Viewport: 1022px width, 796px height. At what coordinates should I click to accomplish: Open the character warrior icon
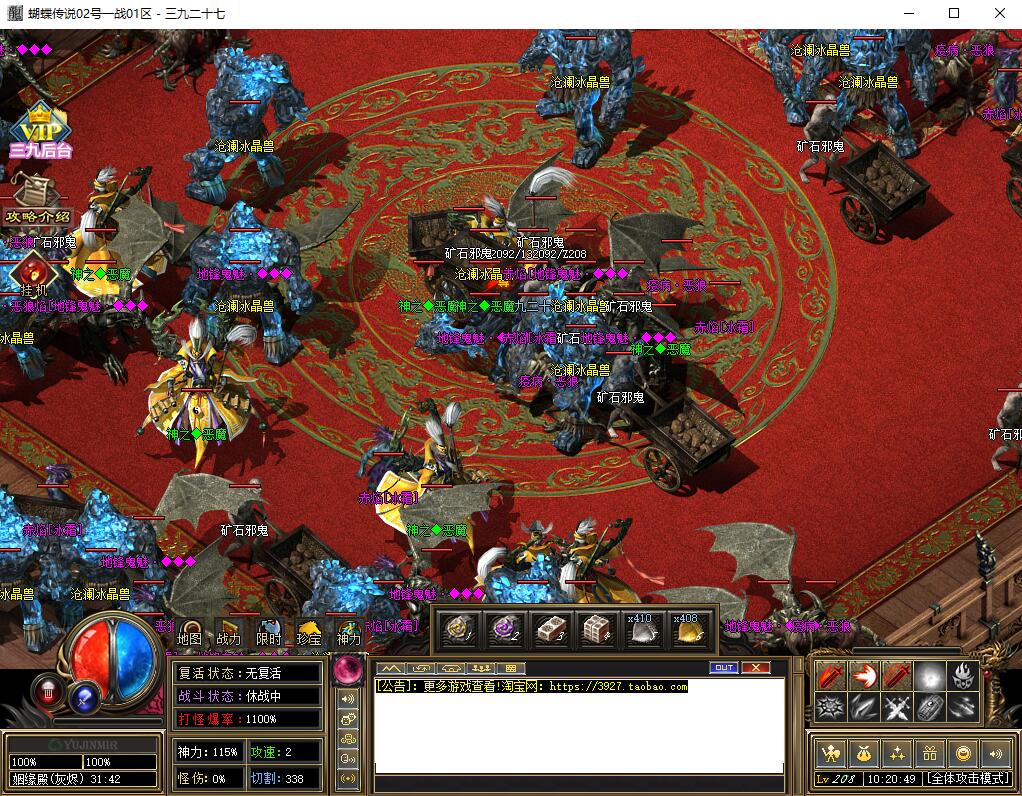coord(829,752)
